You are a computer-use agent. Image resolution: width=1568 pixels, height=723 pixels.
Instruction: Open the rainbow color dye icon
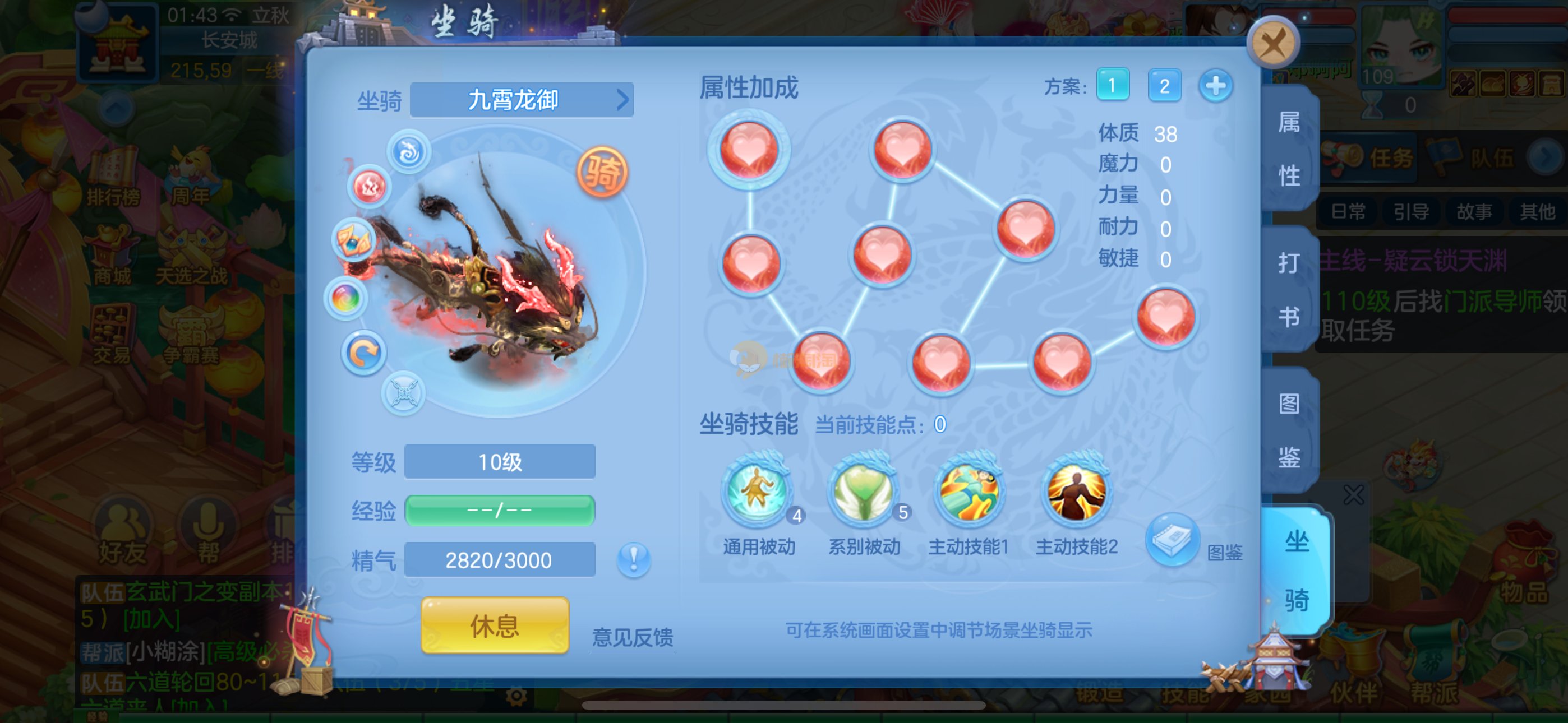point(346,298)
